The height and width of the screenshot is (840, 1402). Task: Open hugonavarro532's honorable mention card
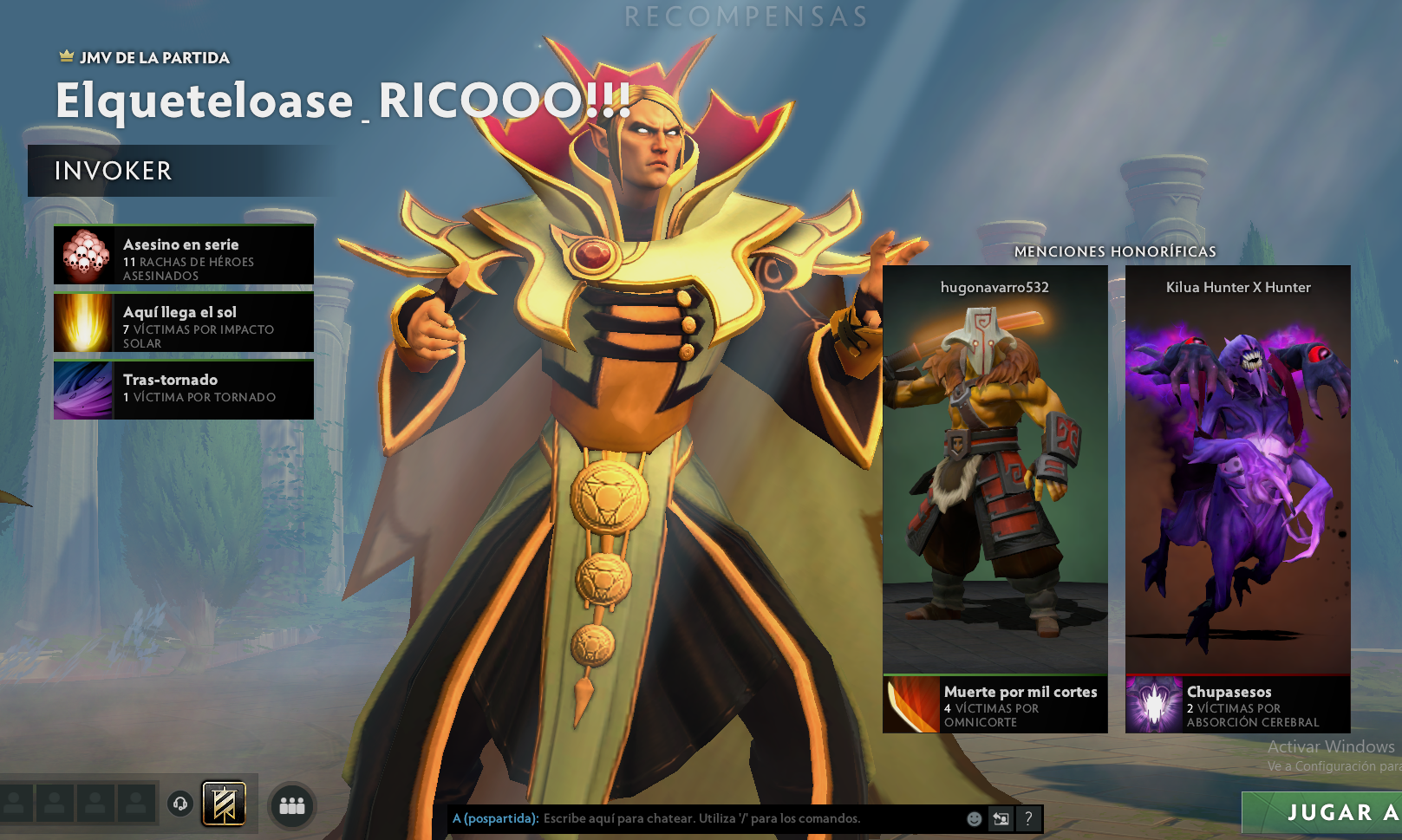994,468
